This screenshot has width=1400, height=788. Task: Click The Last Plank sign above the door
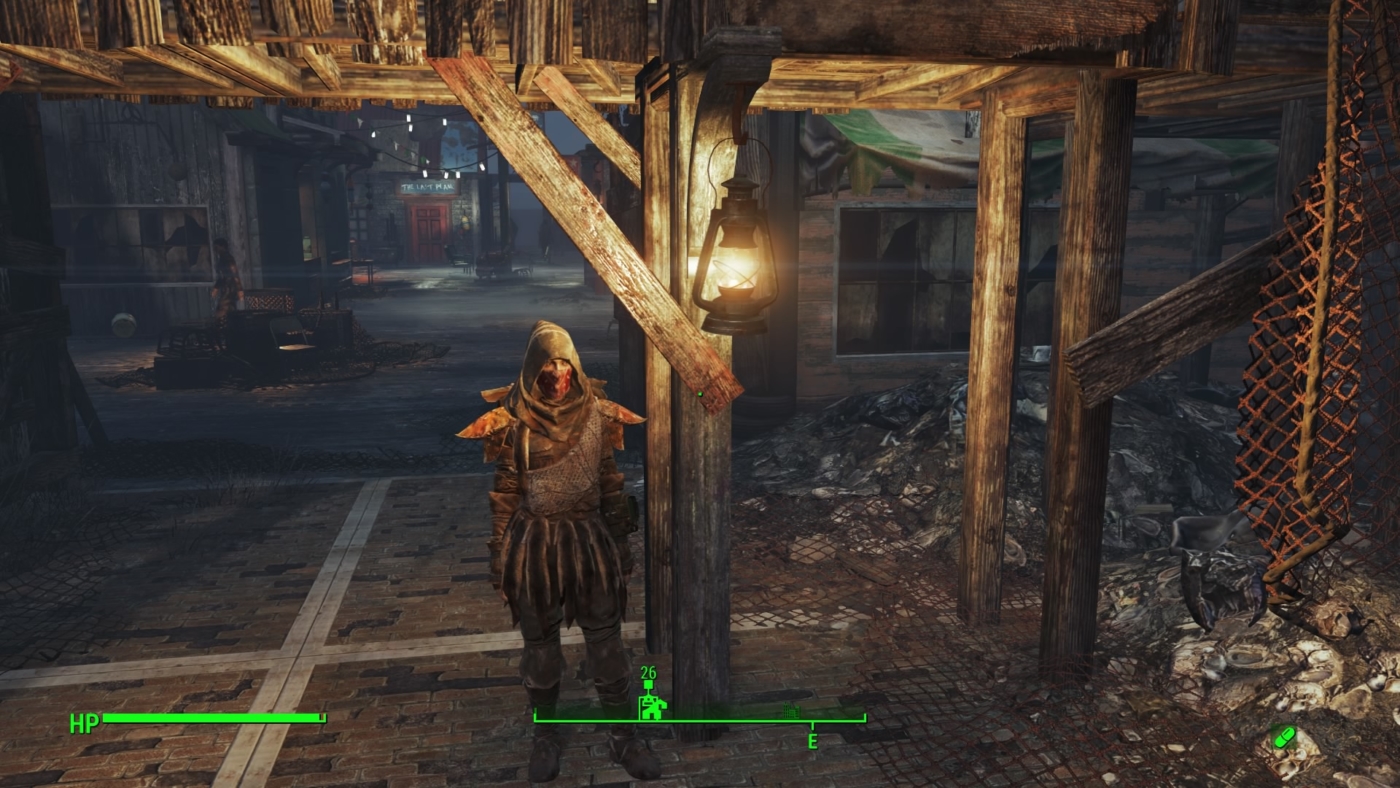(x=427, y=186)
